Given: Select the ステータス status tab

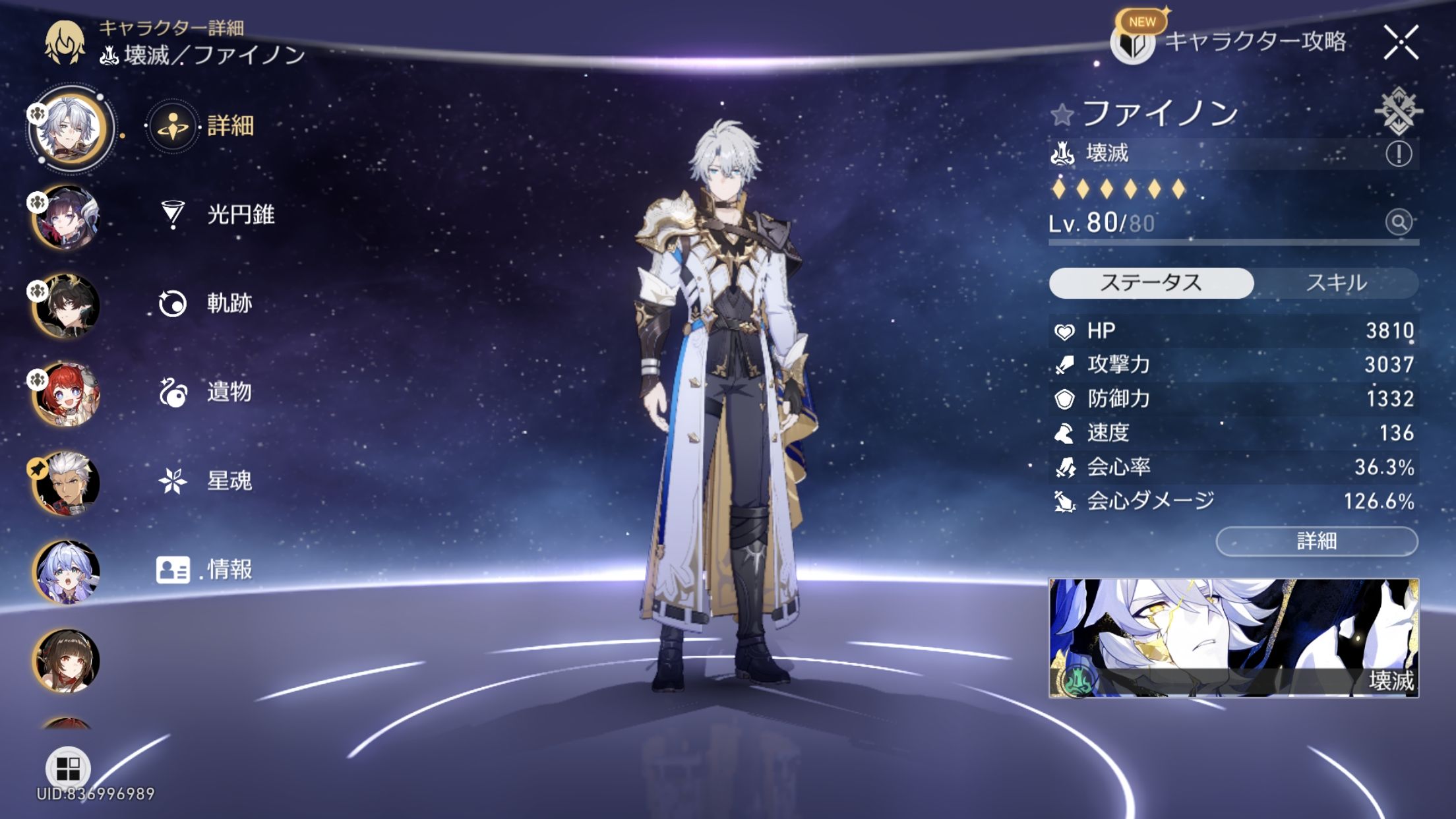Looking at the screenshot, I should click(1151, 283).
